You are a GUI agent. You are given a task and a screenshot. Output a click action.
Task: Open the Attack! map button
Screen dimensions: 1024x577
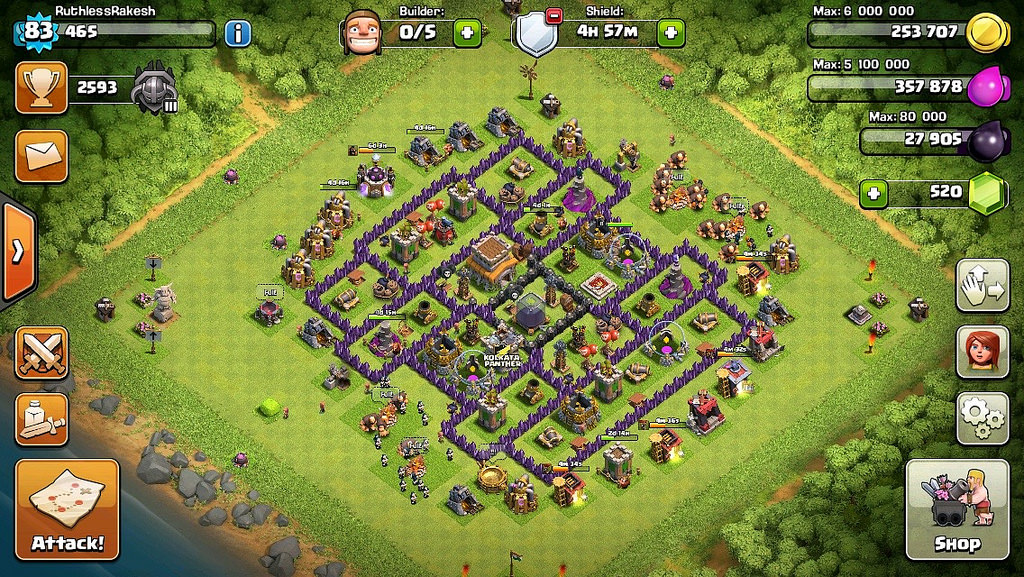click(x=67, y=509)
